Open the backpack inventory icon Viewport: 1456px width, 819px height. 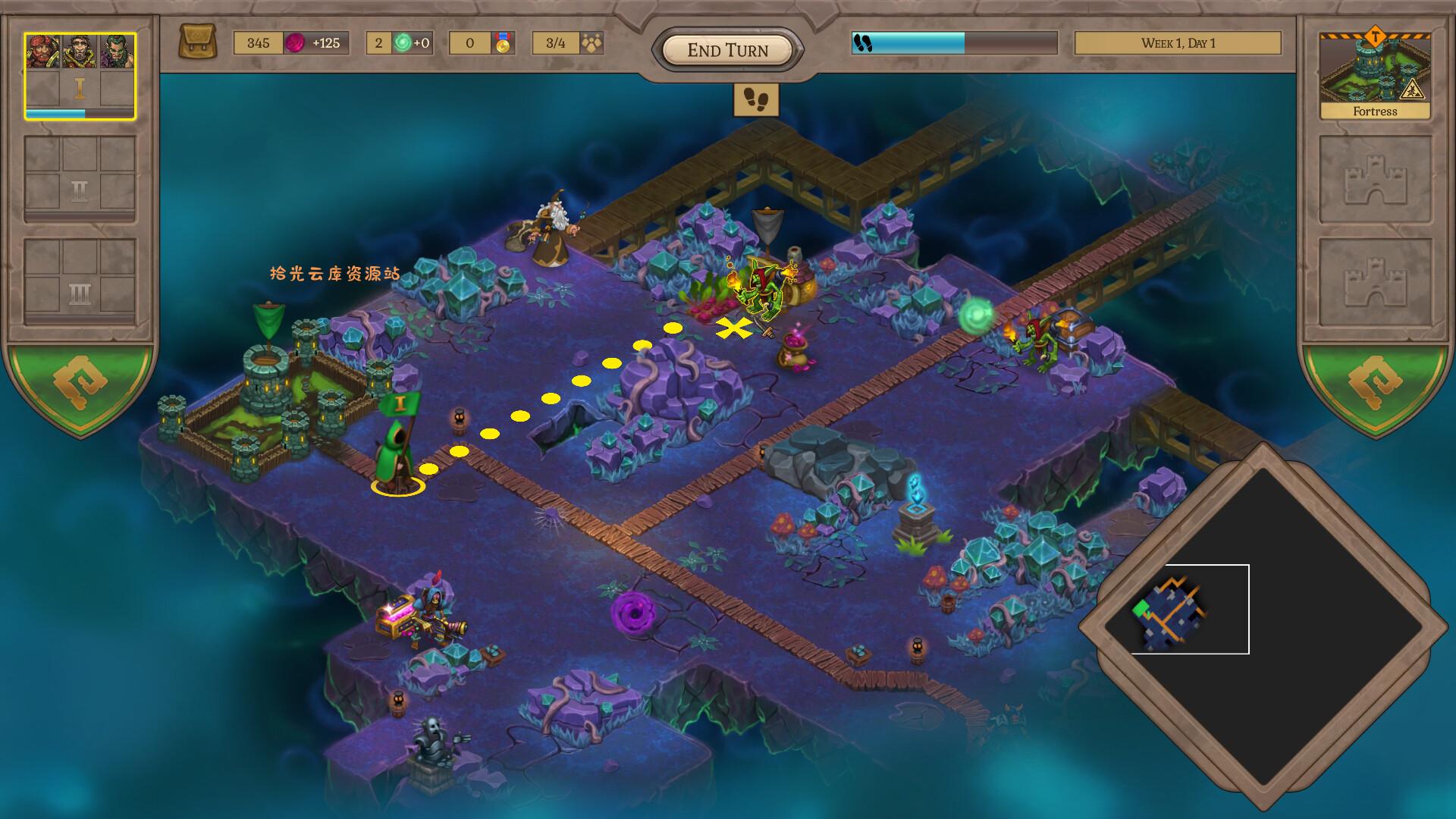197,42
